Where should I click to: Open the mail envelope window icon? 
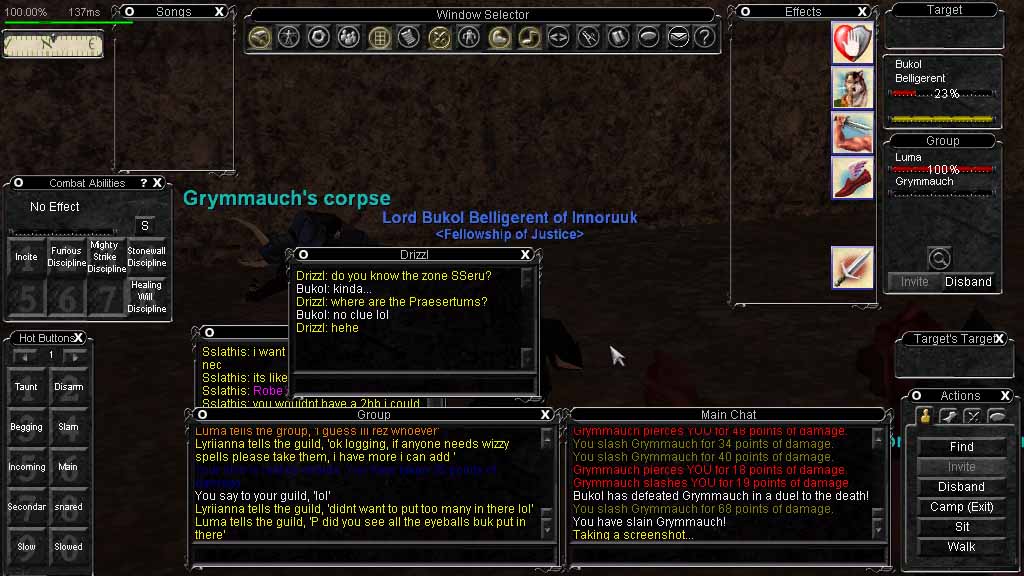[x=678, y=38]
